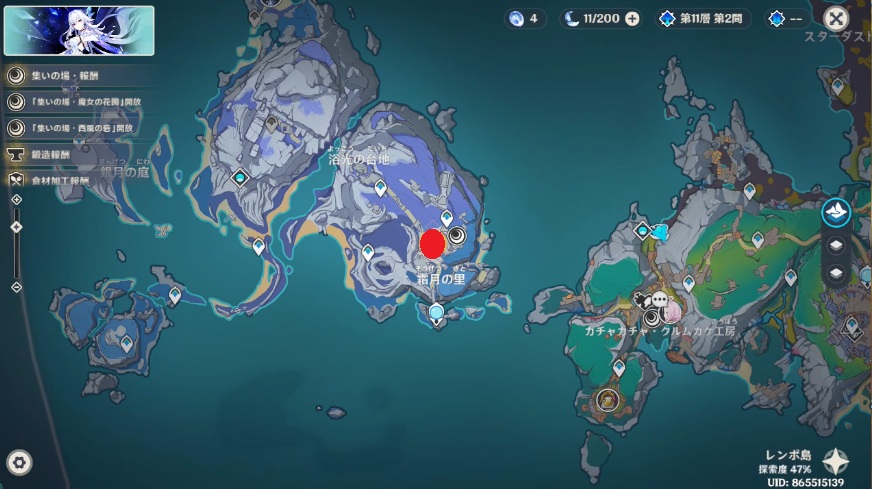Select the teleport waypoint near 洛光の台地
872x489 pixels.
click(x=380, y=188)
